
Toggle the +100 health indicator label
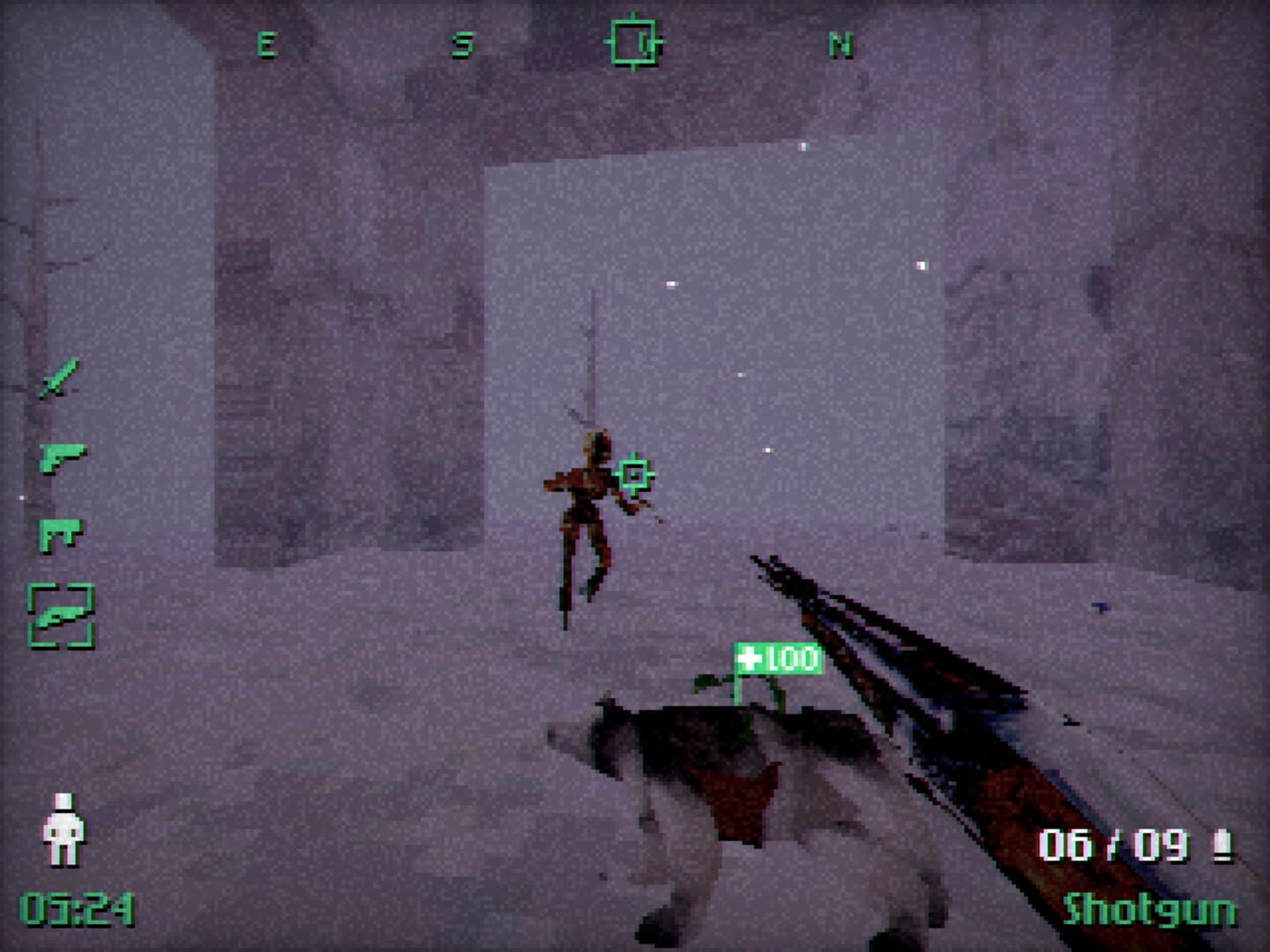coord(774,658)
